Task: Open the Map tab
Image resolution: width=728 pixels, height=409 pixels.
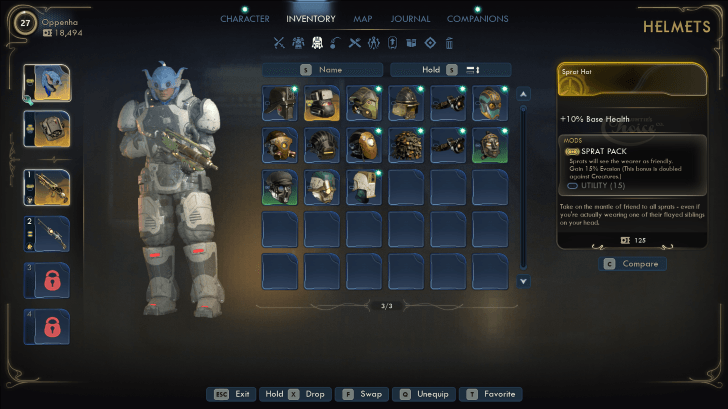Action: click(362, 19)
